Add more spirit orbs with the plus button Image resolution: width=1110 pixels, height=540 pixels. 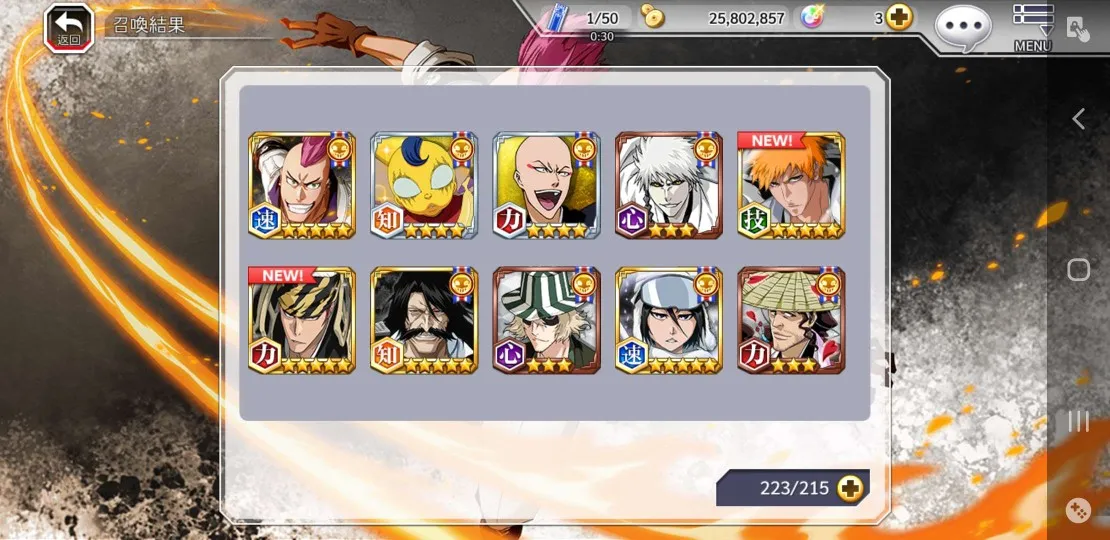tap(899, 18)
